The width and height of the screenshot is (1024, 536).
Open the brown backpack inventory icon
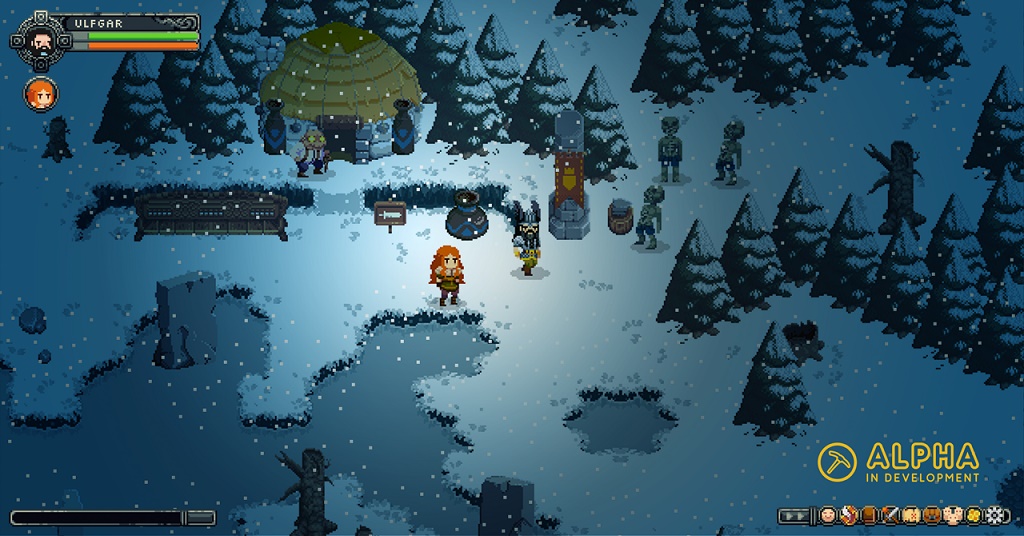pos(870,516)
